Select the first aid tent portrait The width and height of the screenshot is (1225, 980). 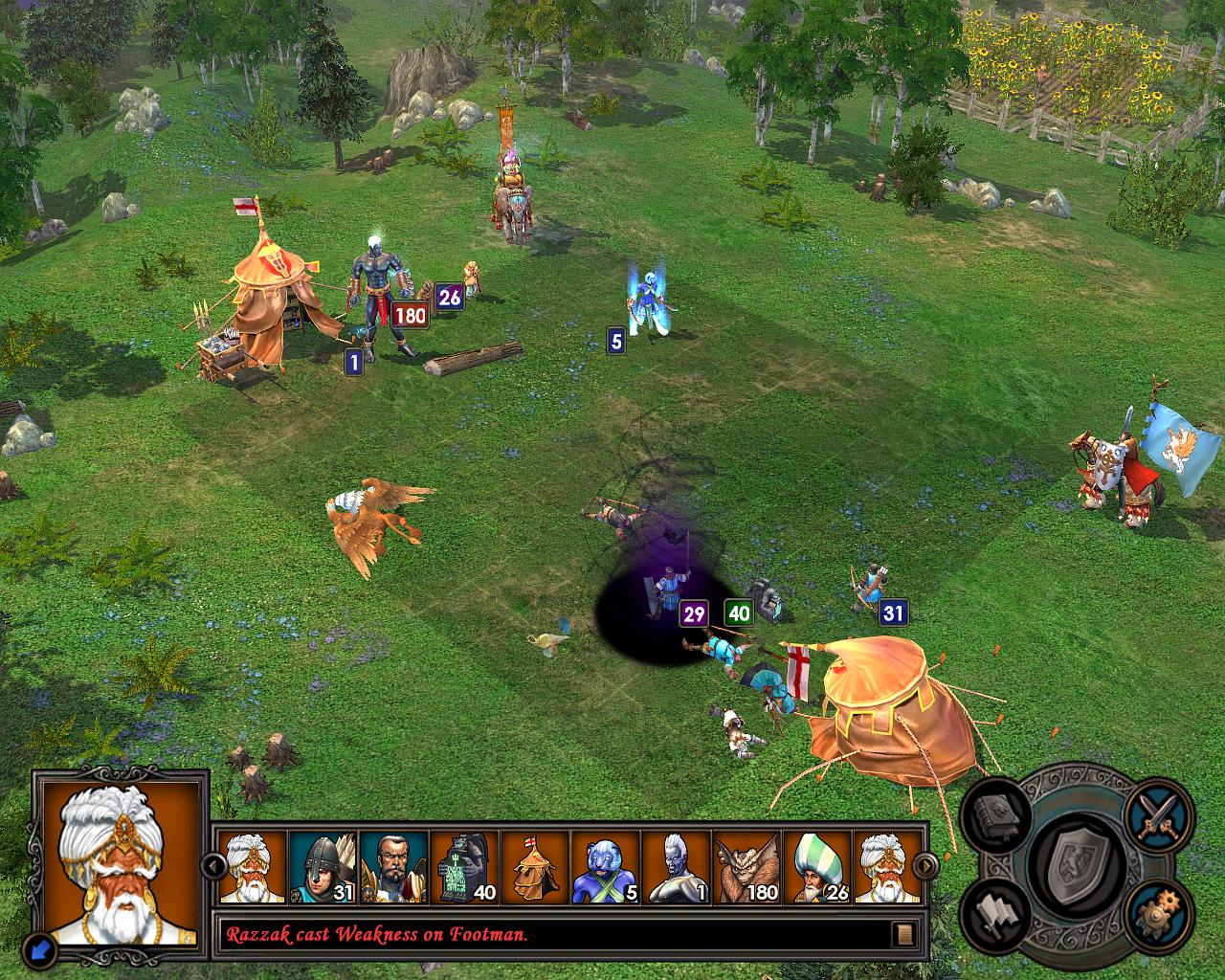pyautogui.click(x=535, y=868)
